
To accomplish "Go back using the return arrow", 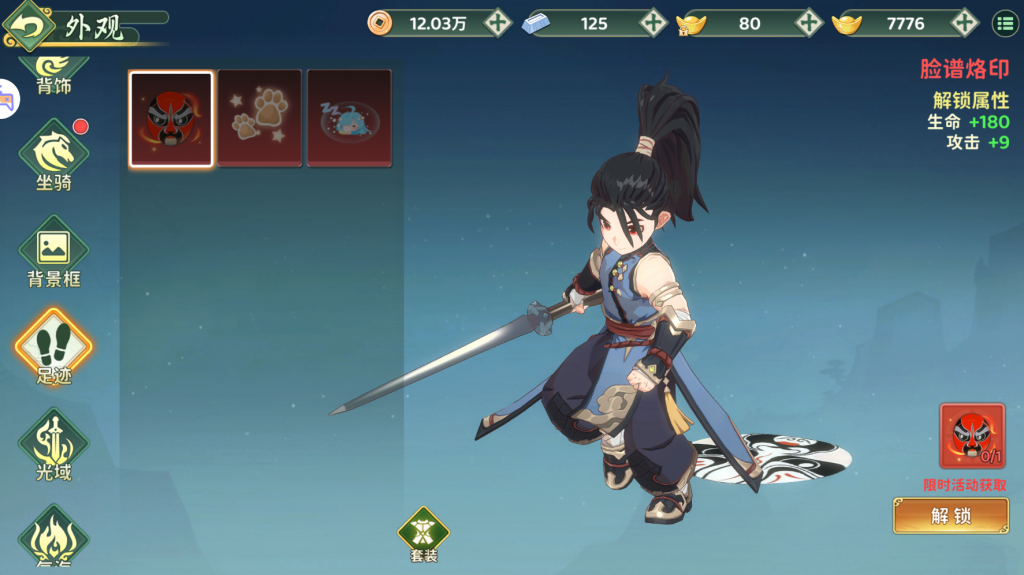I will 29,25.
